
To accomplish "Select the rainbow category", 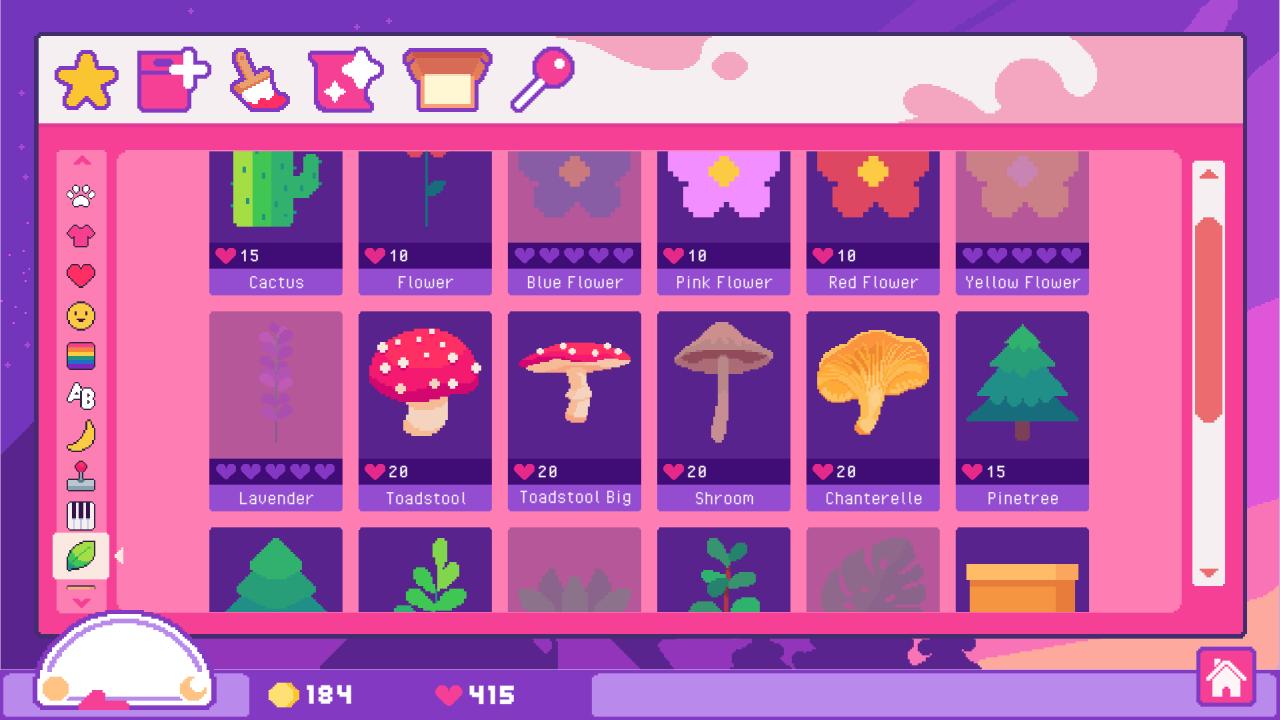I will click(x=82, y=357).
